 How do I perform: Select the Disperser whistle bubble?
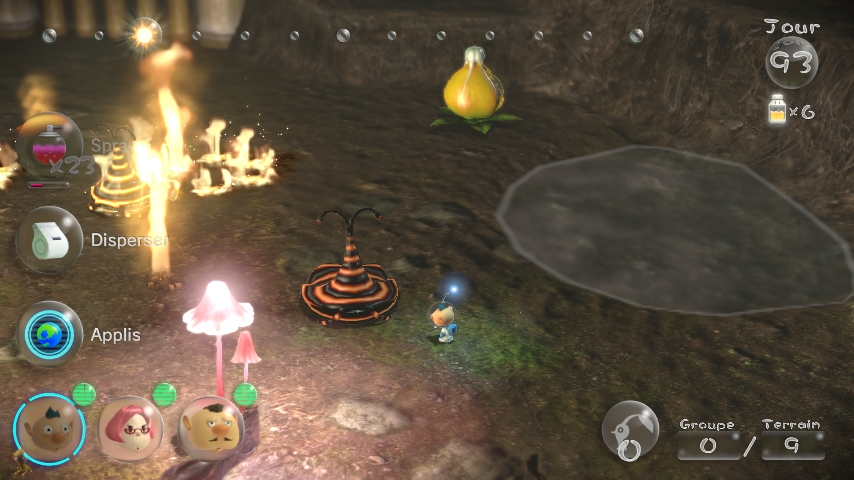click(49, 240)
